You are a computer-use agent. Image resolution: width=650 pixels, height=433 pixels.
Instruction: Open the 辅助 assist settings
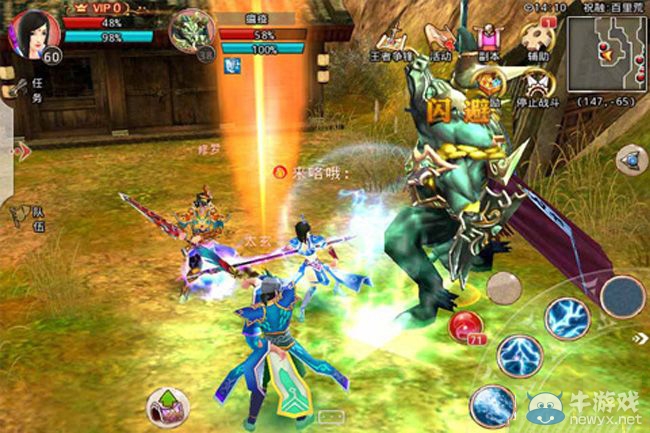(x=537, y=41)
